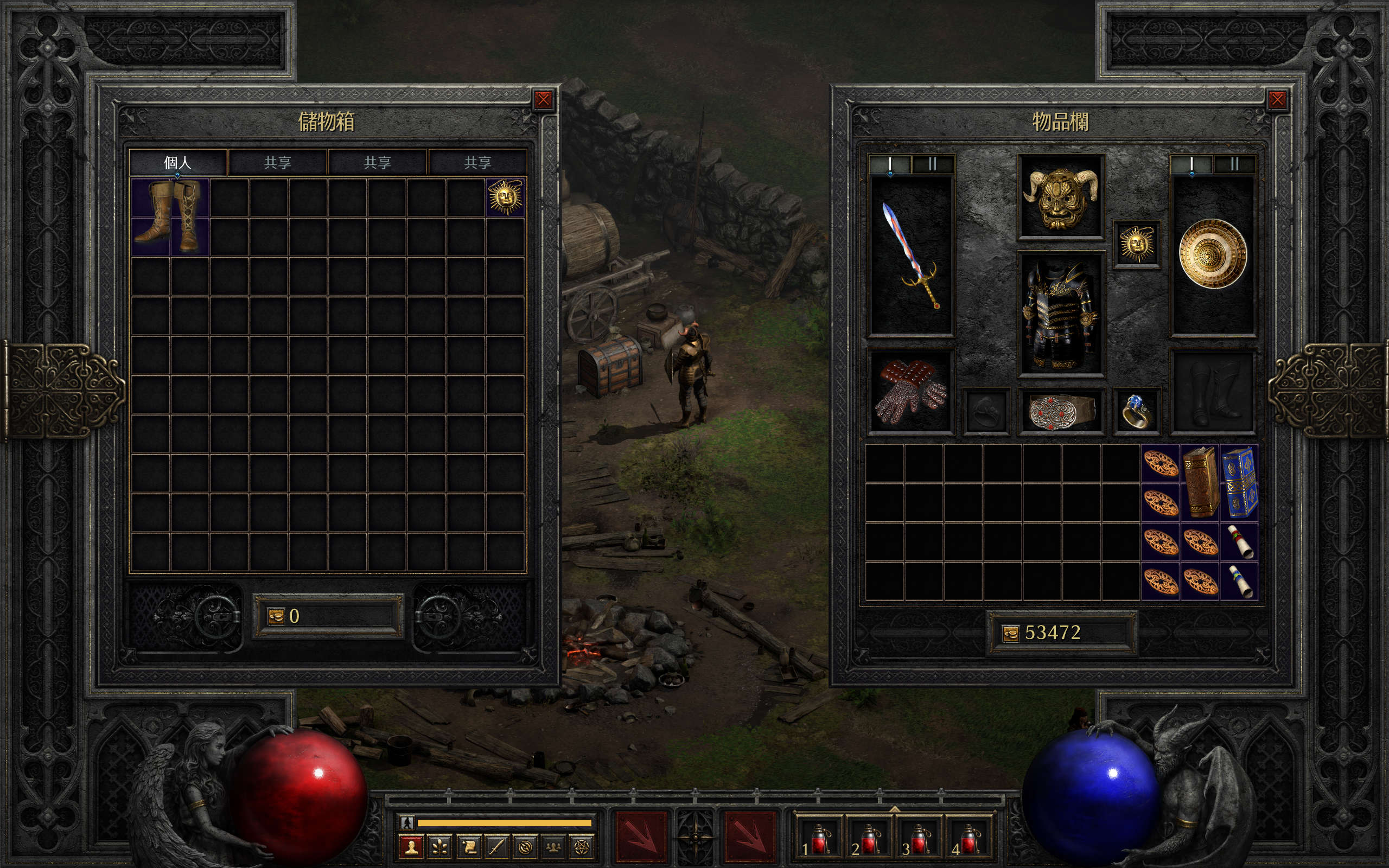1389x868 pixels.
Task: Click the inventory gold button showing 53472
Action: 1010,633
